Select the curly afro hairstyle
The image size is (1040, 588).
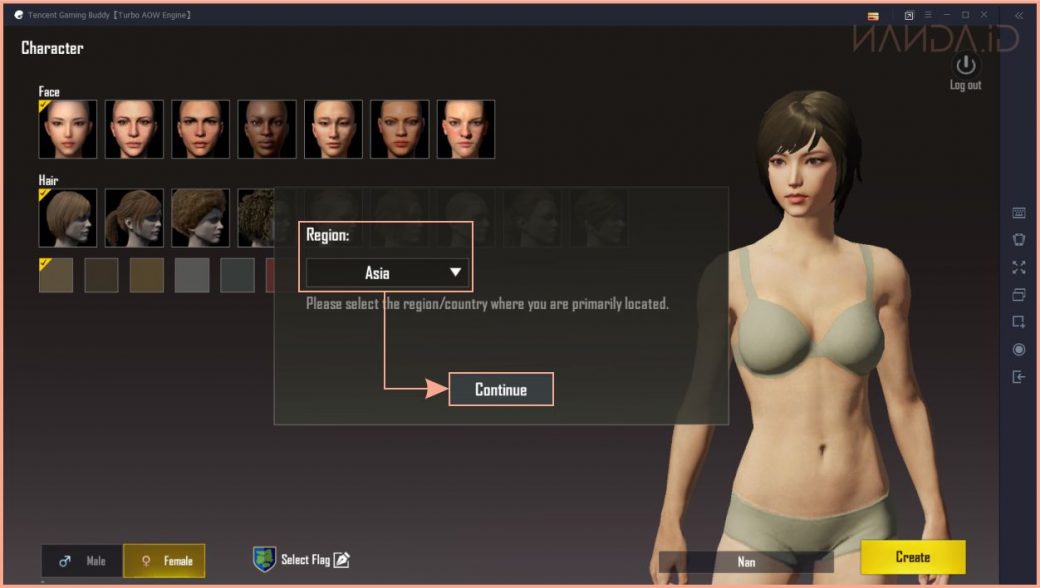(200, 218)
